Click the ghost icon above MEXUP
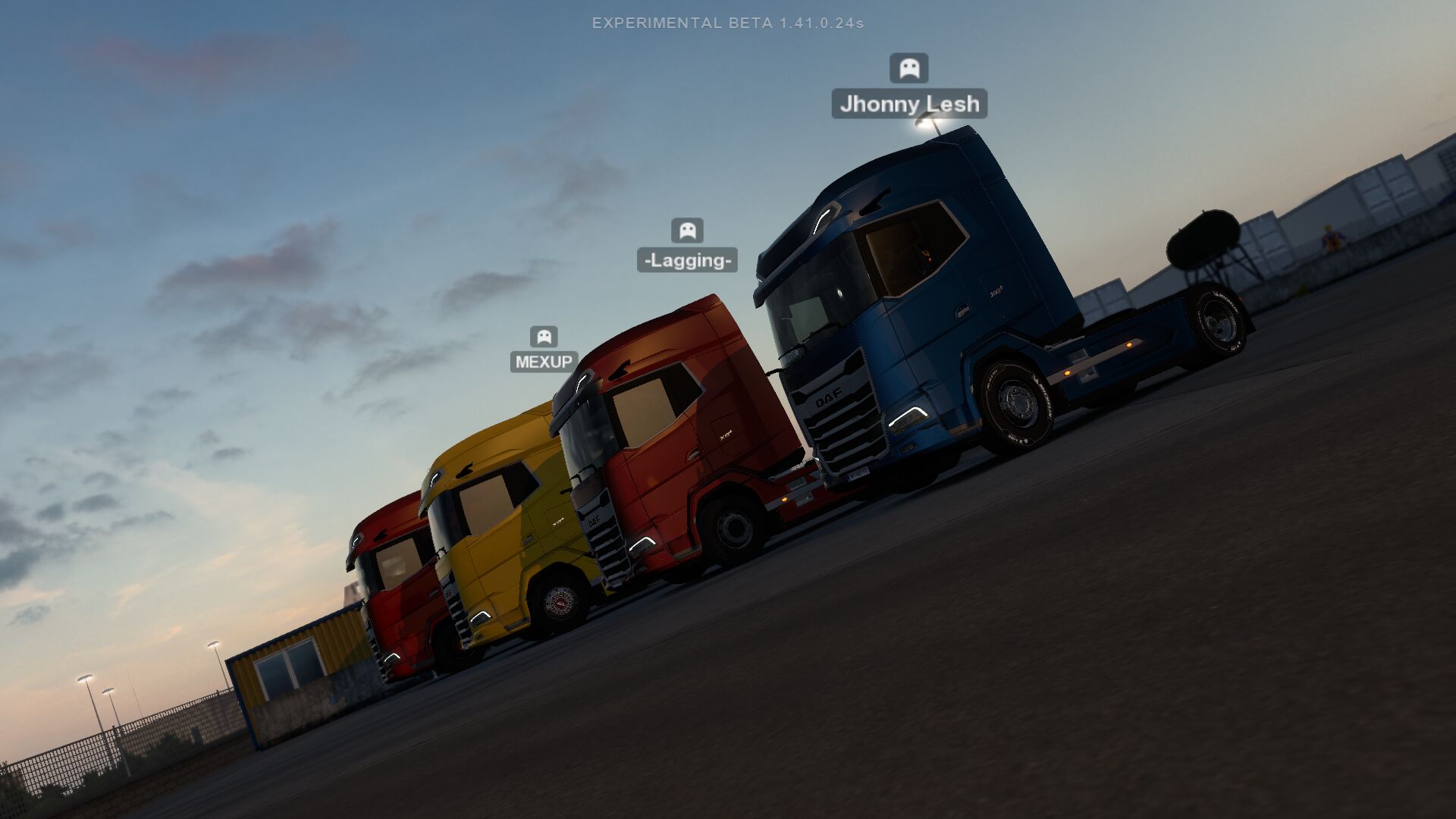 (x=544, y=336)
